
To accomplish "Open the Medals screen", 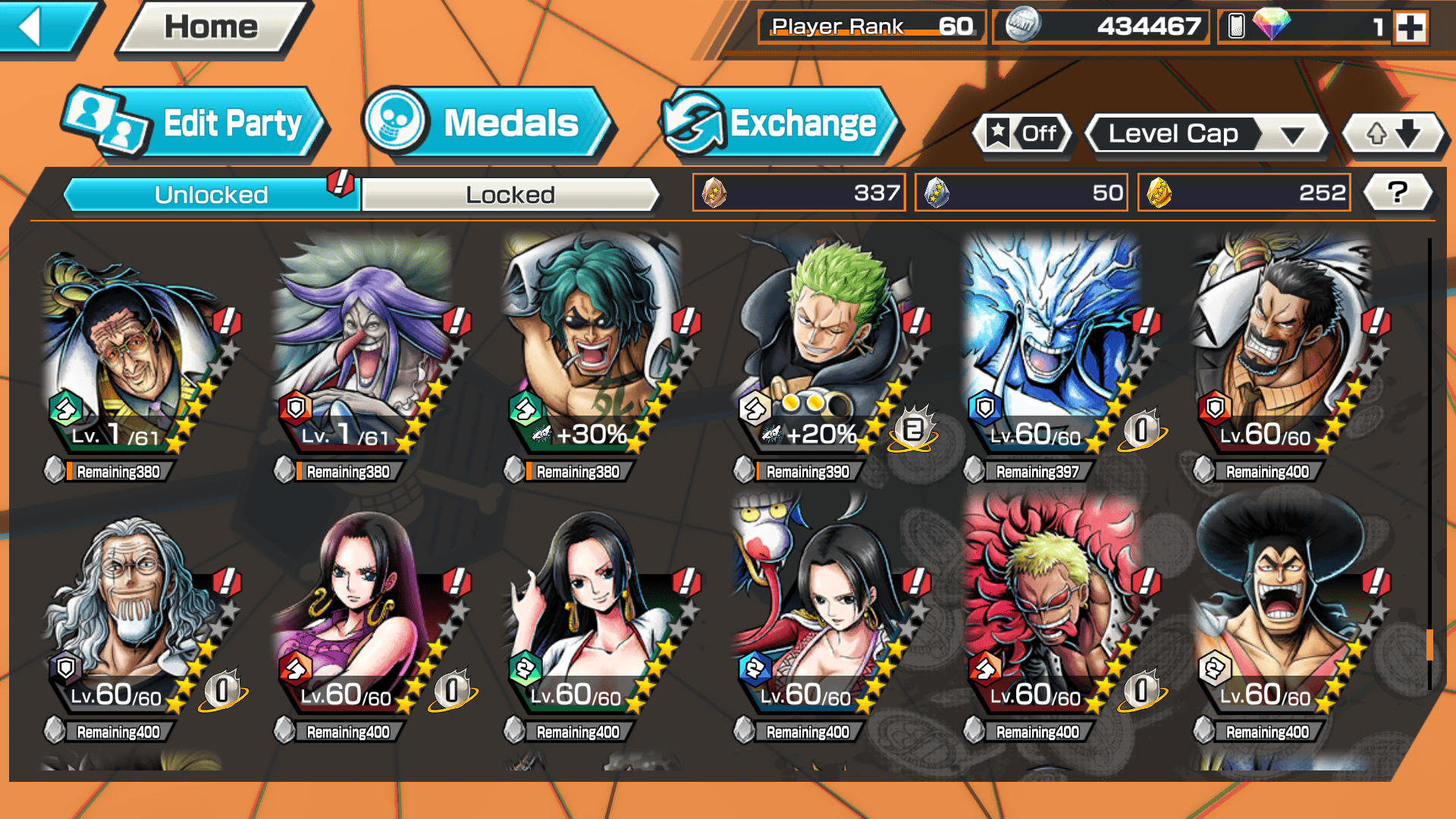I will [x=486, y=124].
